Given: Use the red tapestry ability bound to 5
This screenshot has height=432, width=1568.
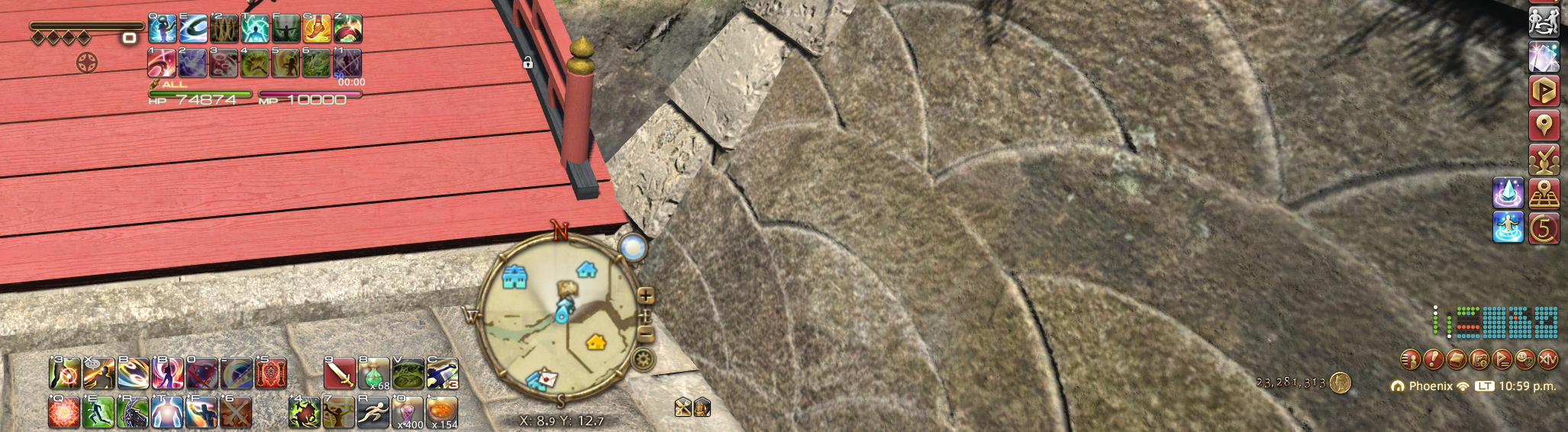Looking at the screenshot, I should (x=271, y=374).
